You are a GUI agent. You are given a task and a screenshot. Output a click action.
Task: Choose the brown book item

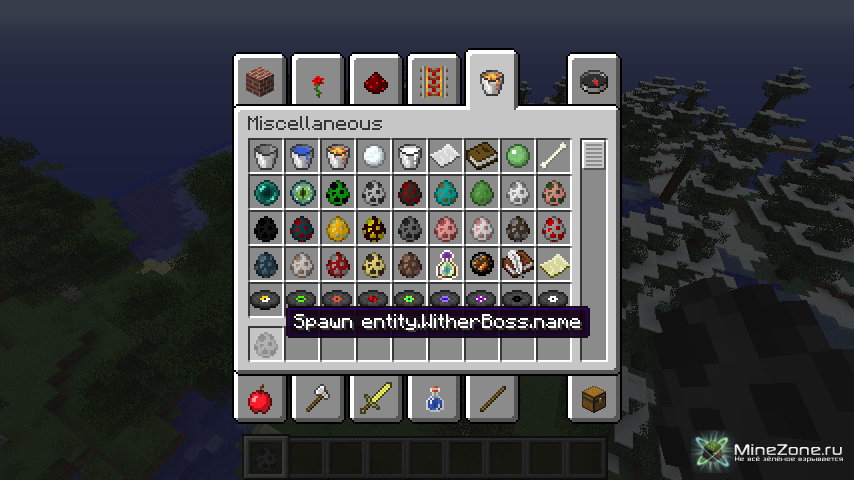point(481,156)
